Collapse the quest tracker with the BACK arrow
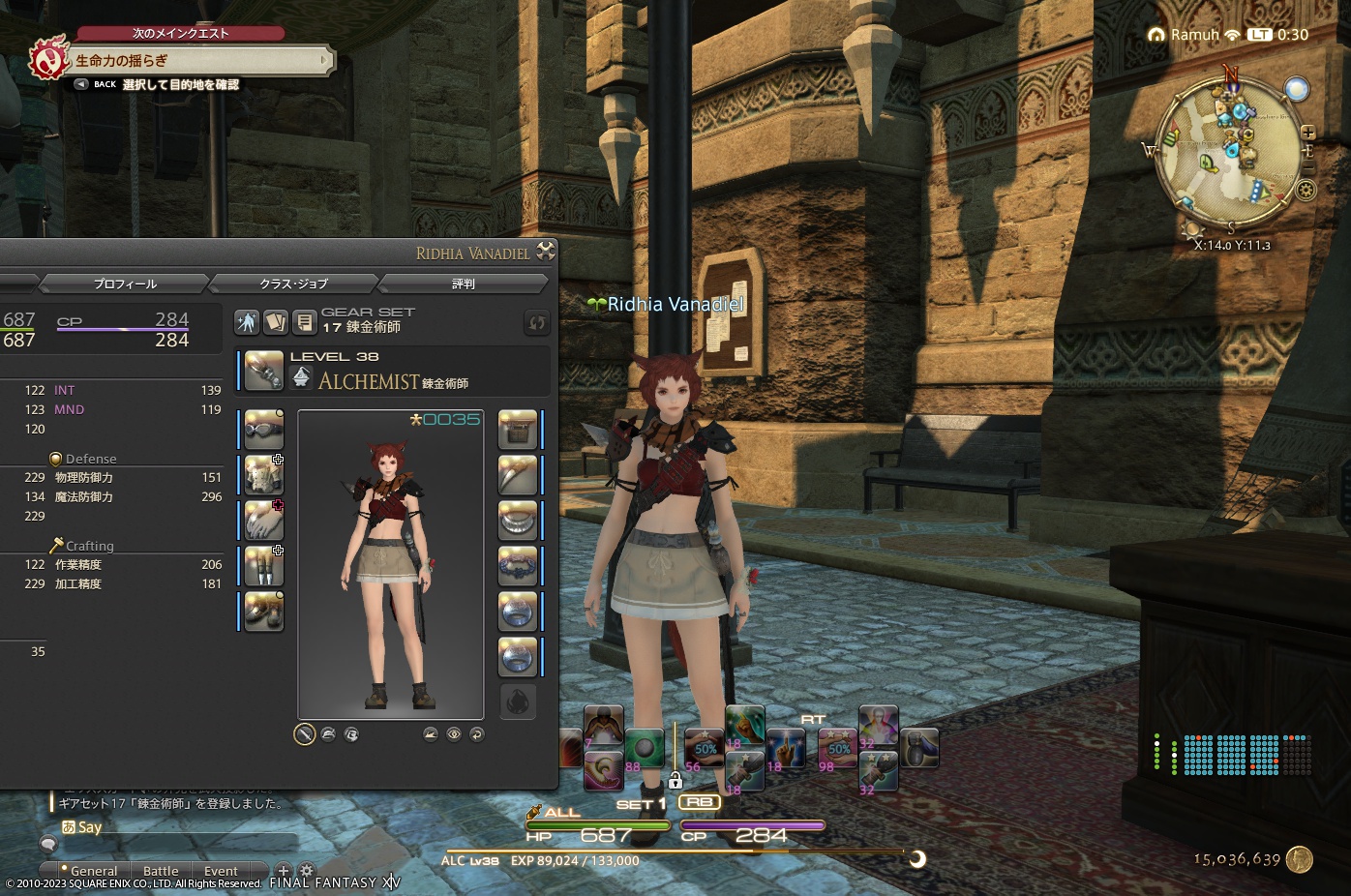 (x=80, y=83)
